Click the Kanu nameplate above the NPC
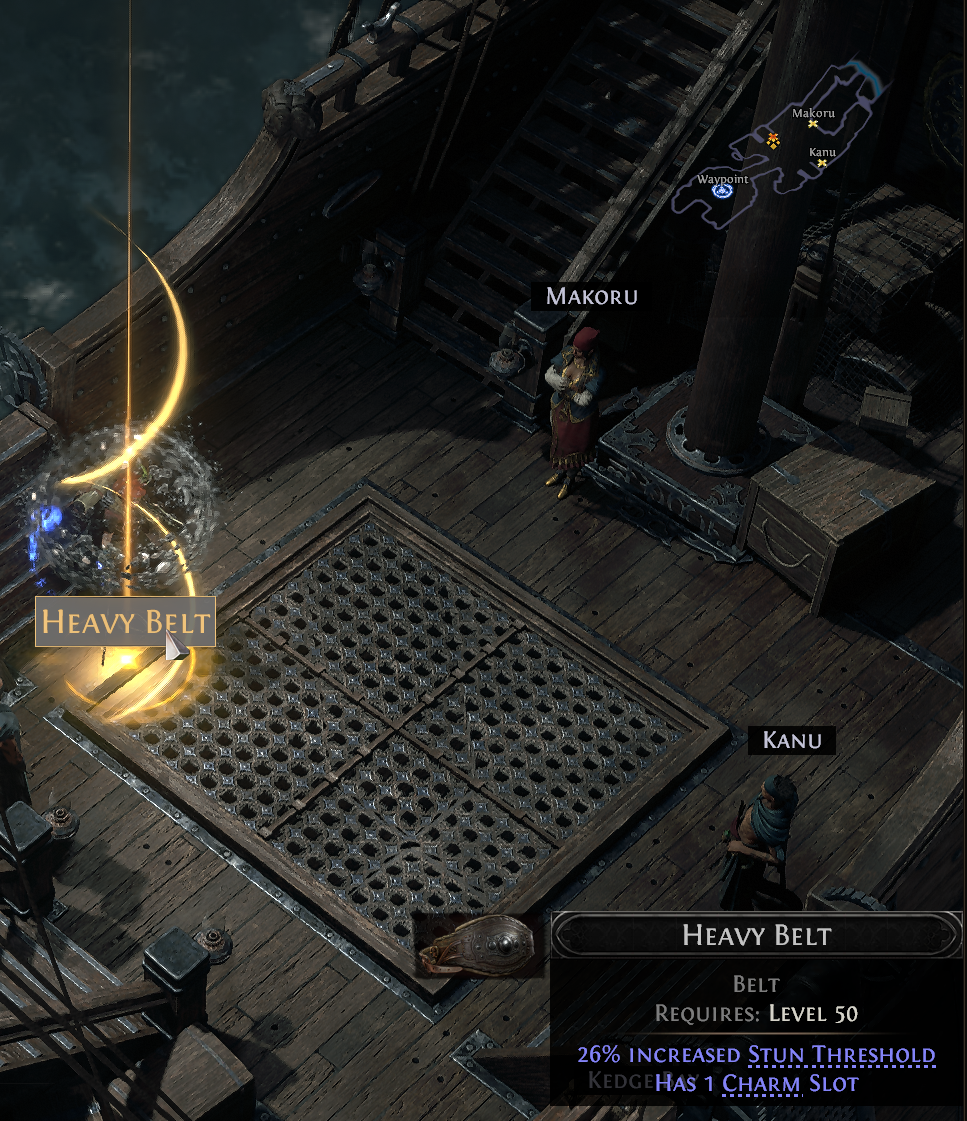The image size is (967, 1121). click(791, 741)
